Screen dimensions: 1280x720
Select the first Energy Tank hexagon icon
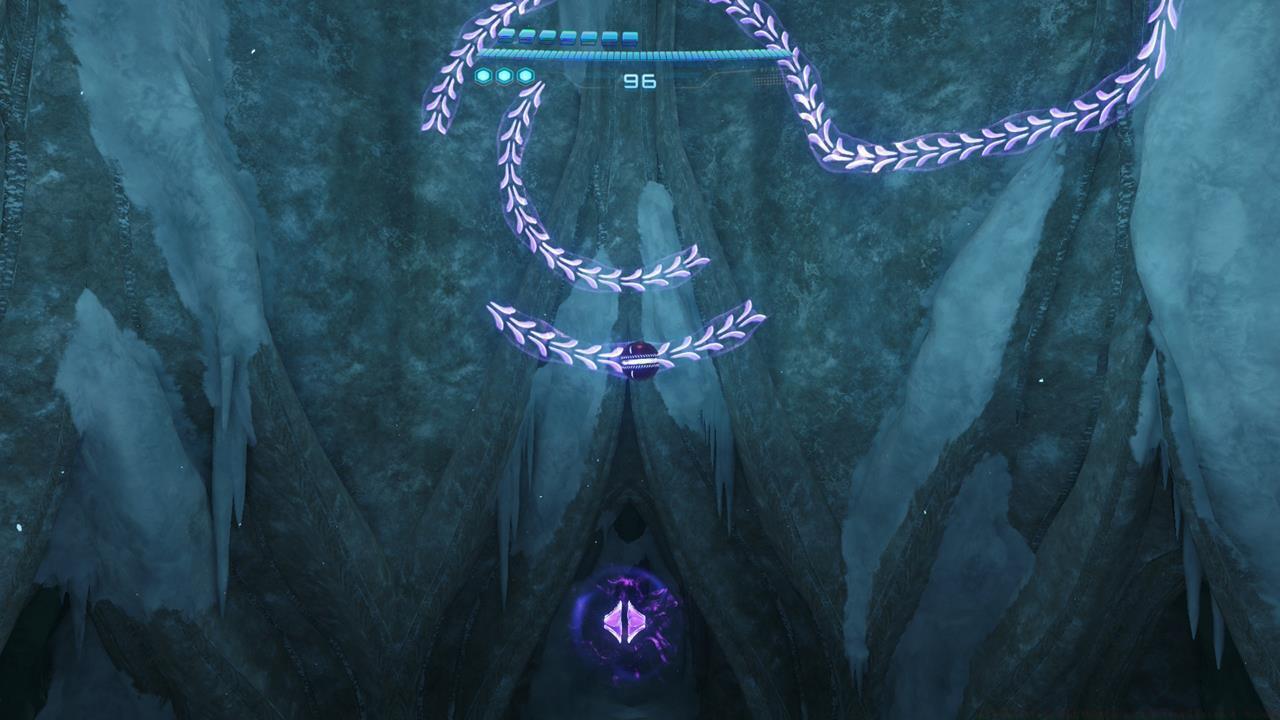tap(483, 76)
